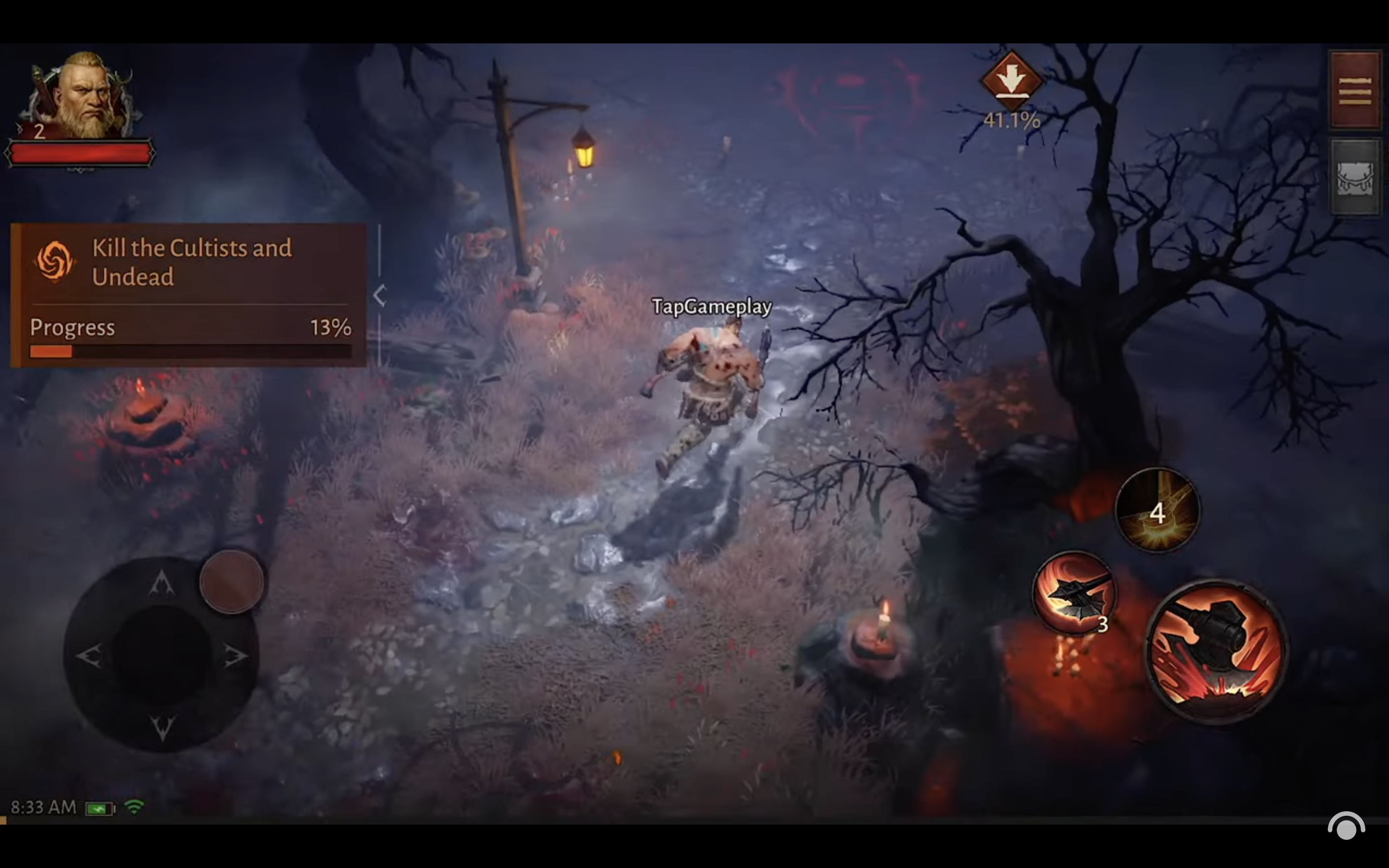Collapse the quest panel with the arrow

click(380, 296)
